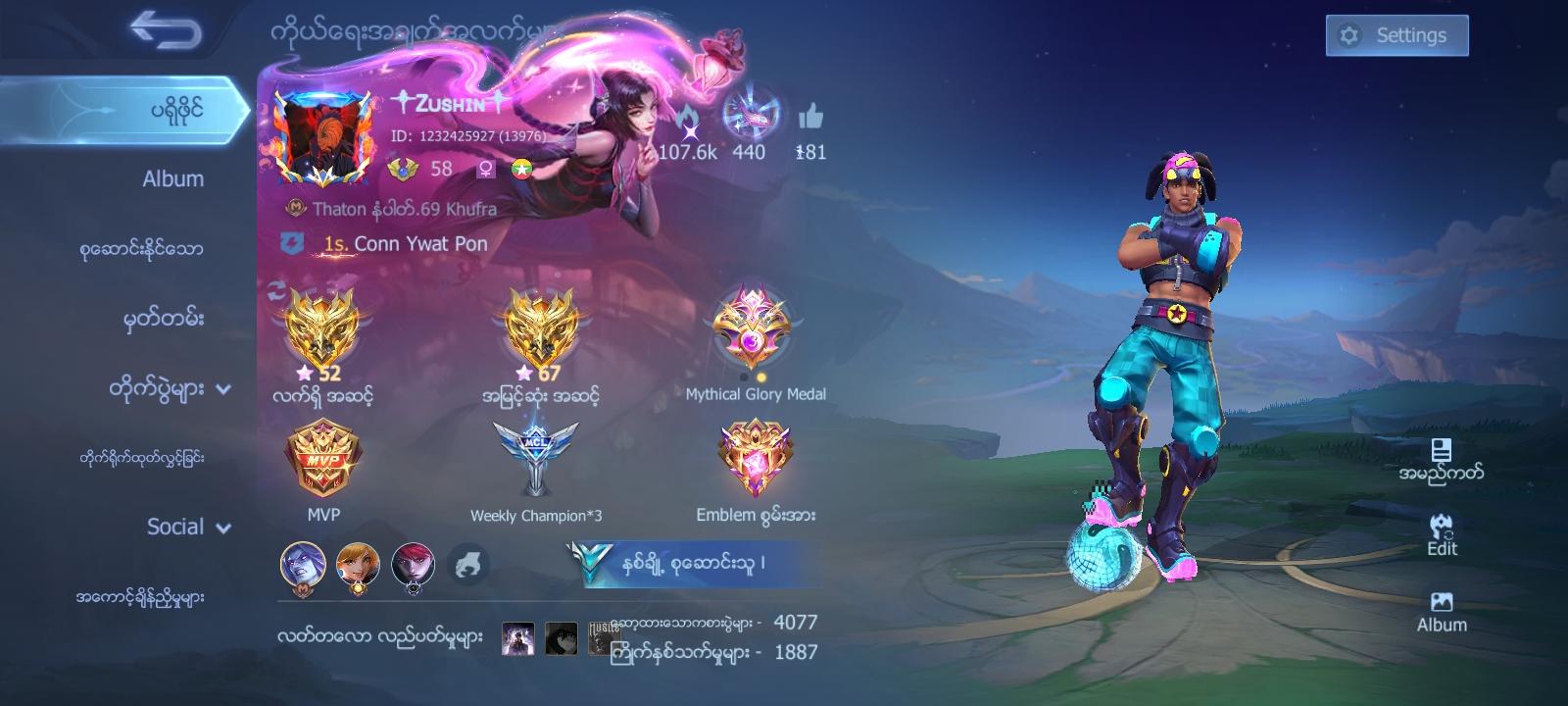Open the Mythical Glory Medal
The image size is (1568, 706).
coord(757,328)
